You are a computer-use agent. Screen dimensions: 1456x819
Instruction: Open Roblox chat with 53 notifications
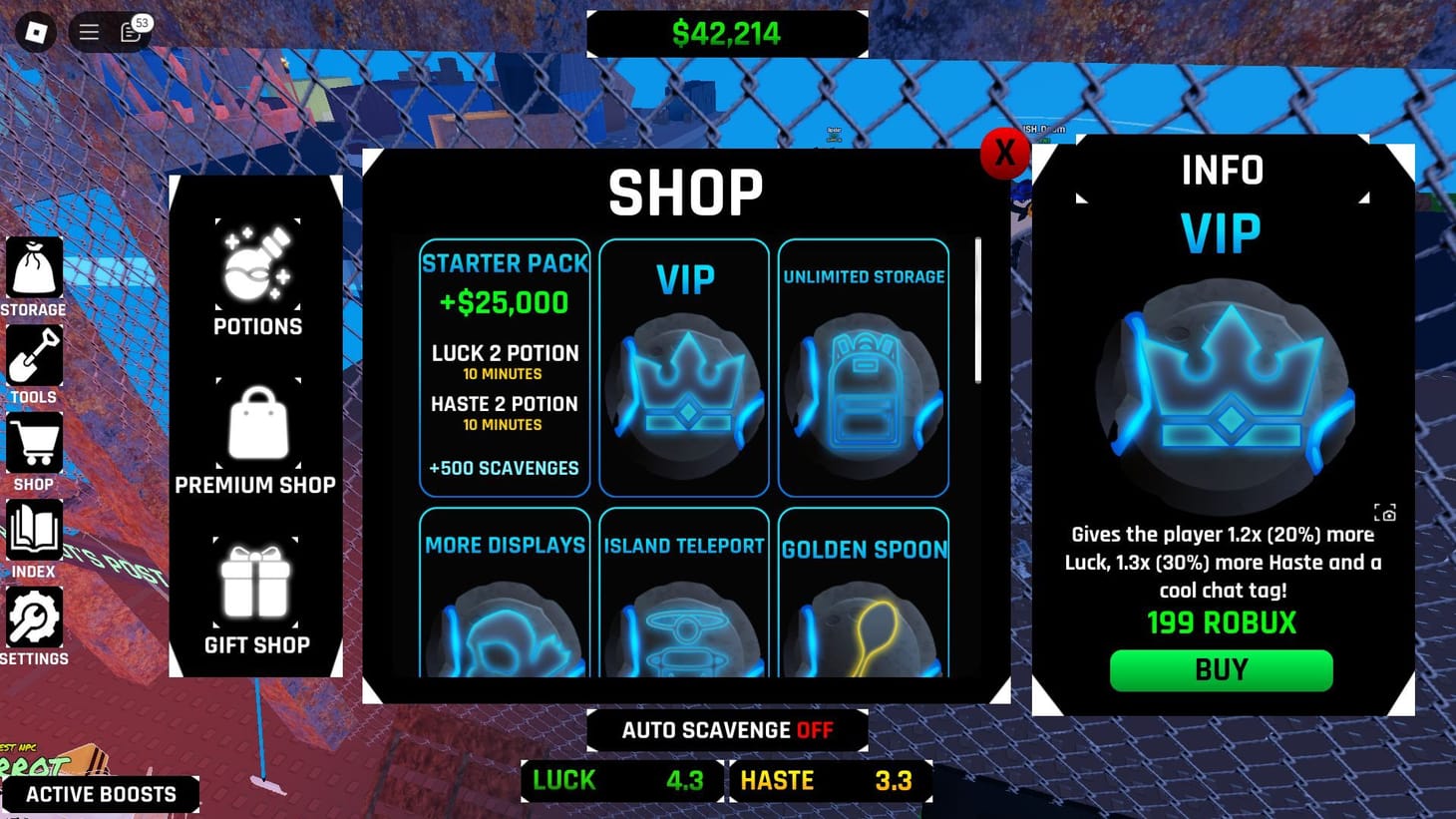point(130,32)
